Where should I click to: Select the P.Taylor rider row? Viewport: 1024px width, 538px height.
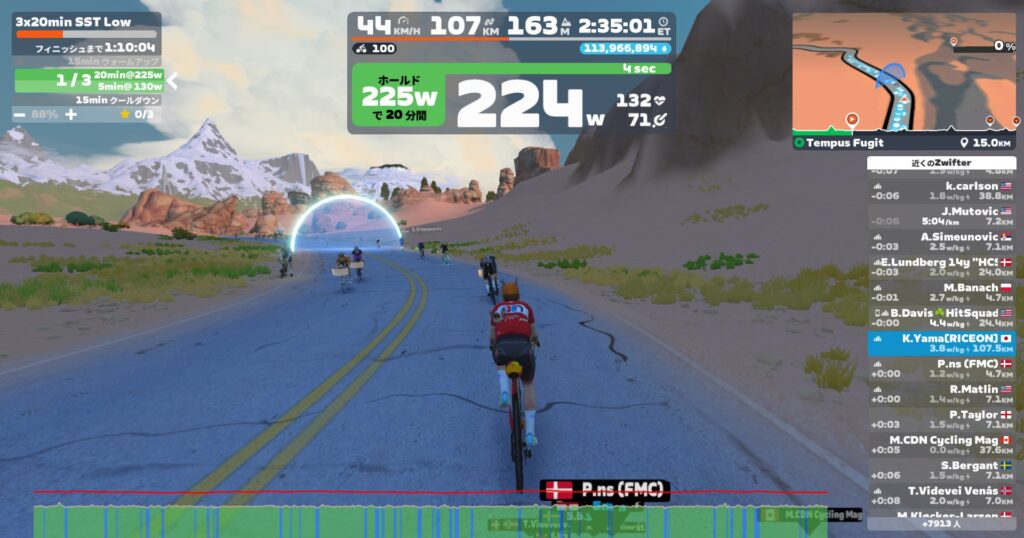(x=941, y=419)
